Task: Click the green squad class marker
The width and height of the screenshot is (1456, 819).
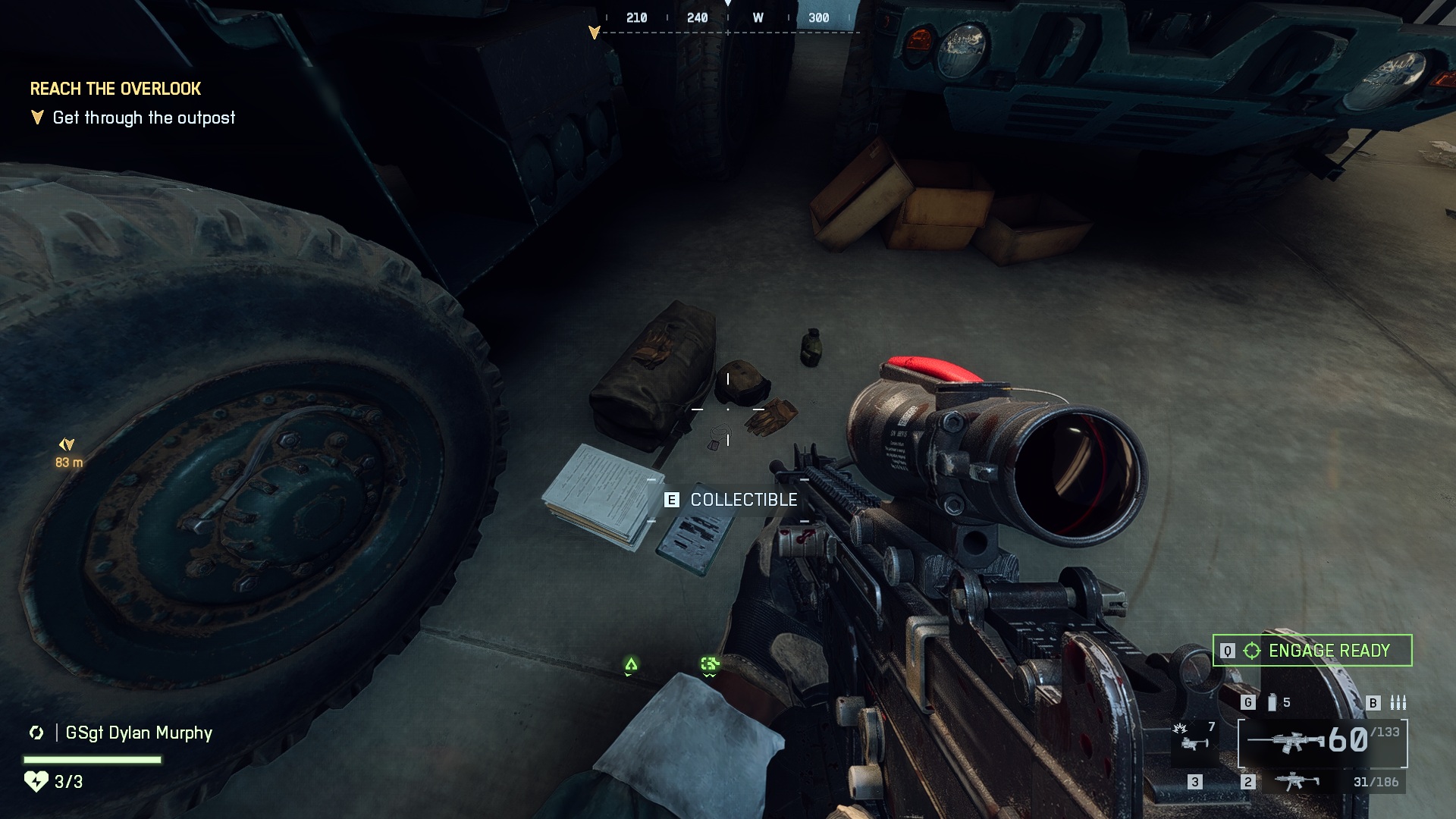Action: click(x=710, y=665)
